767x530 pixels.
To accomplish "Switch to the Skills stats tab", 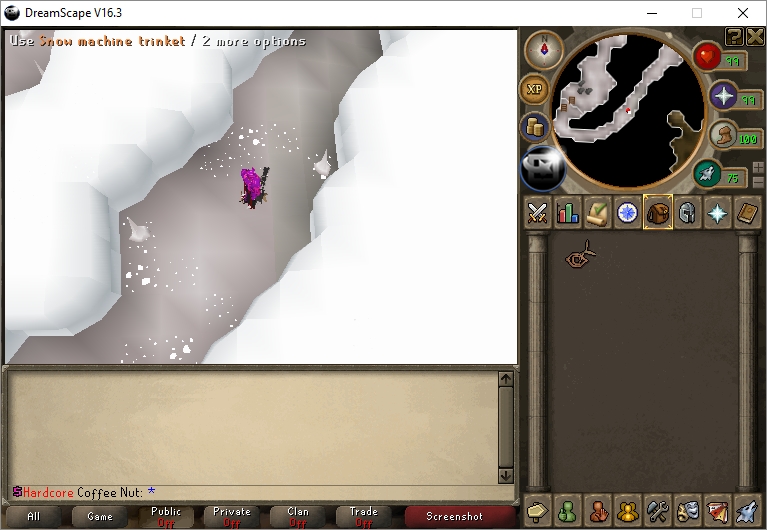I will click(568, 212).
